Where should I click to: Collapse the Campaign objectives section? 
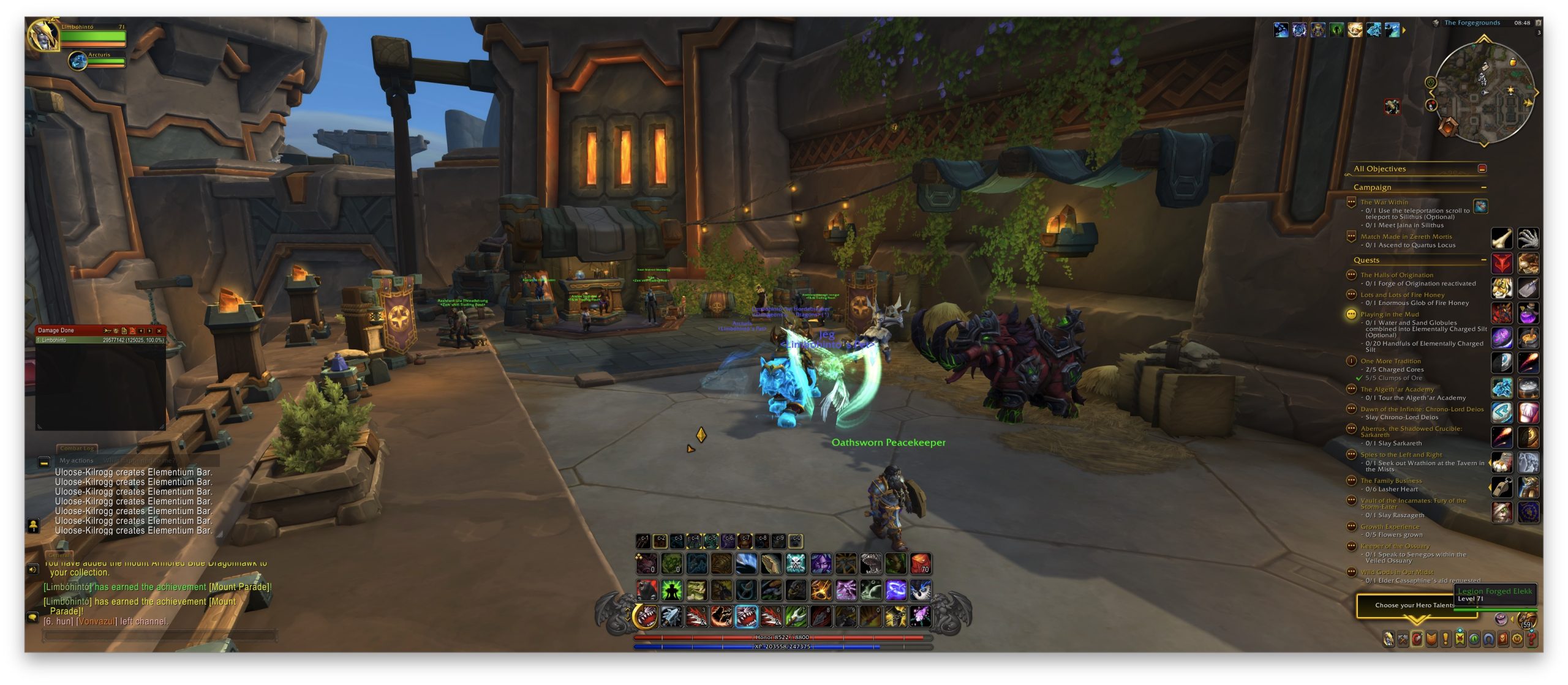[x=1483, y=187]
